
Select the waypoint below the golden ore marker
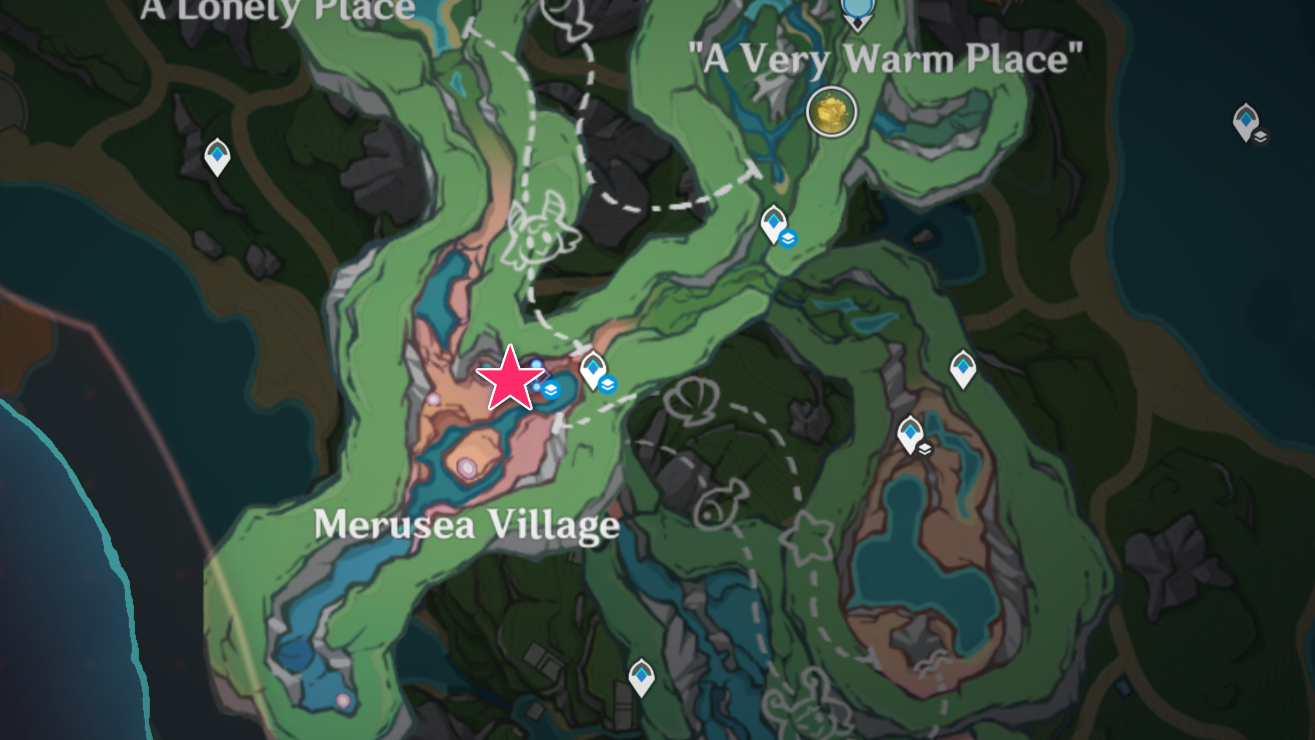773,223
